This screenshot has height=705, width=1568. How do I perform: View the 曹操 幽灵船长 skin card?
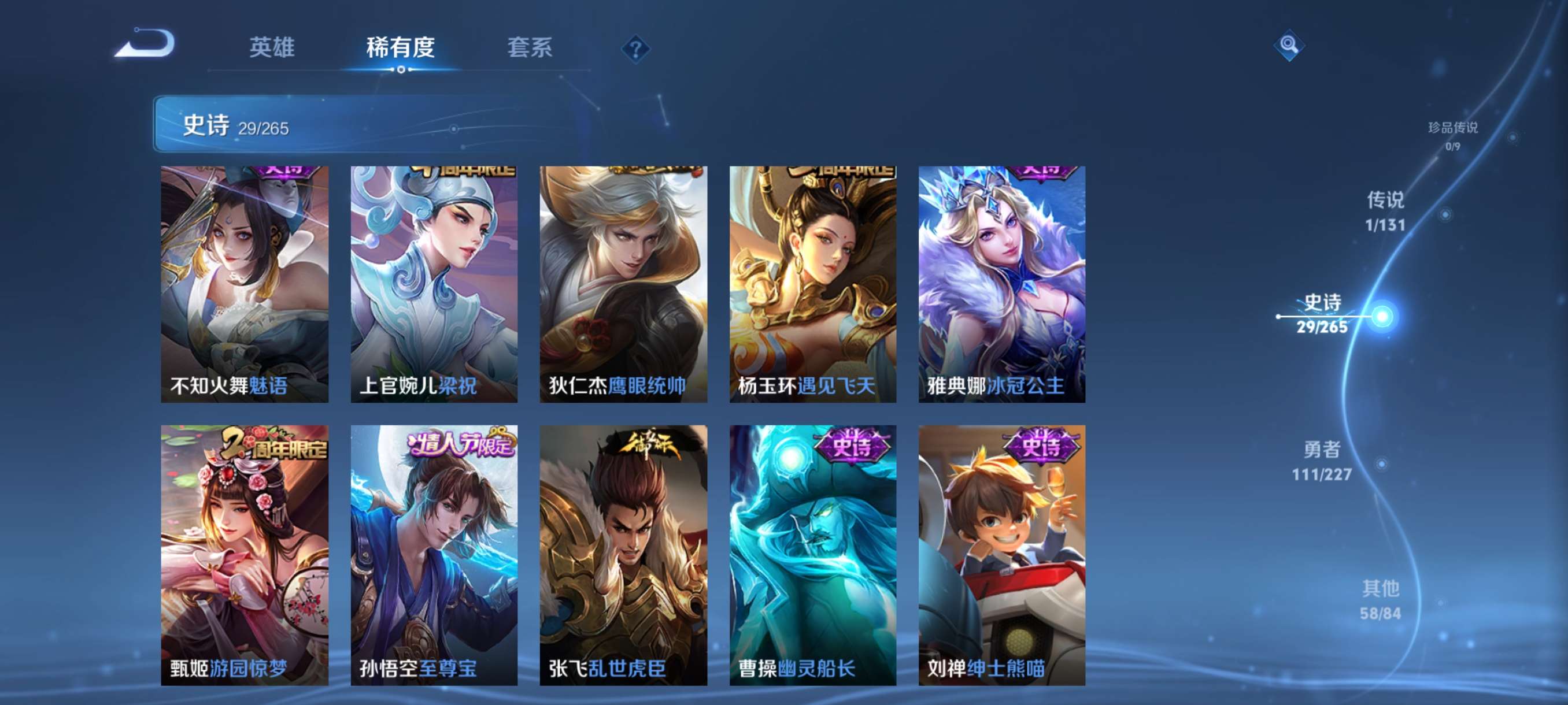pyautogui.click(x=812, y=555)
